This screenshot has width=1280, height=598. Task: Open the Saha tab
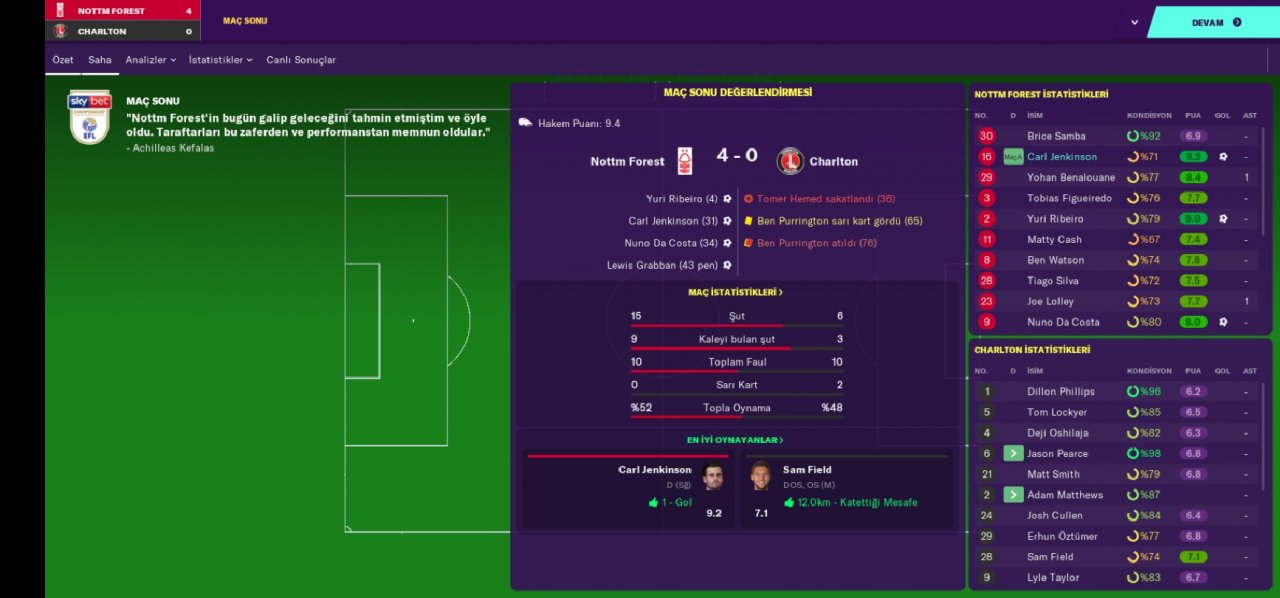tap(99, 60)
